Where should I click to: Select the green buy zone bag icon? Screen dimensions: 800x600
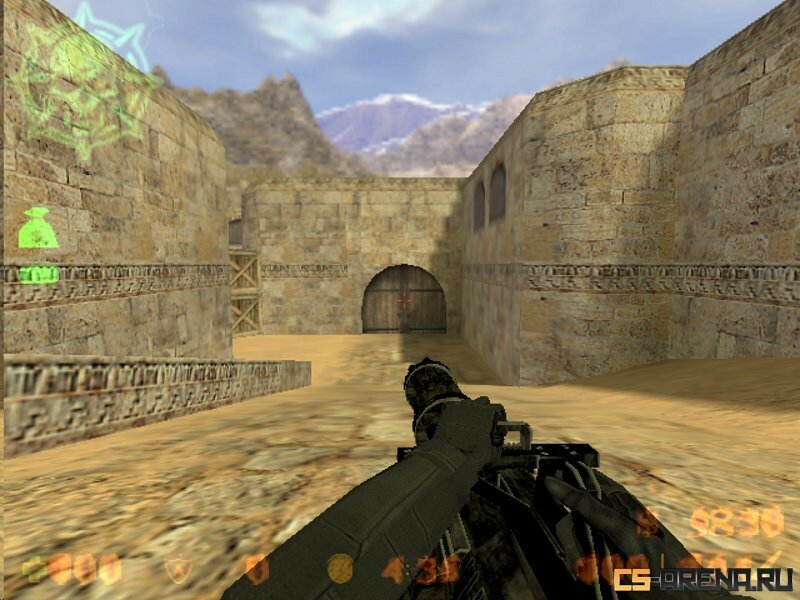36,229
